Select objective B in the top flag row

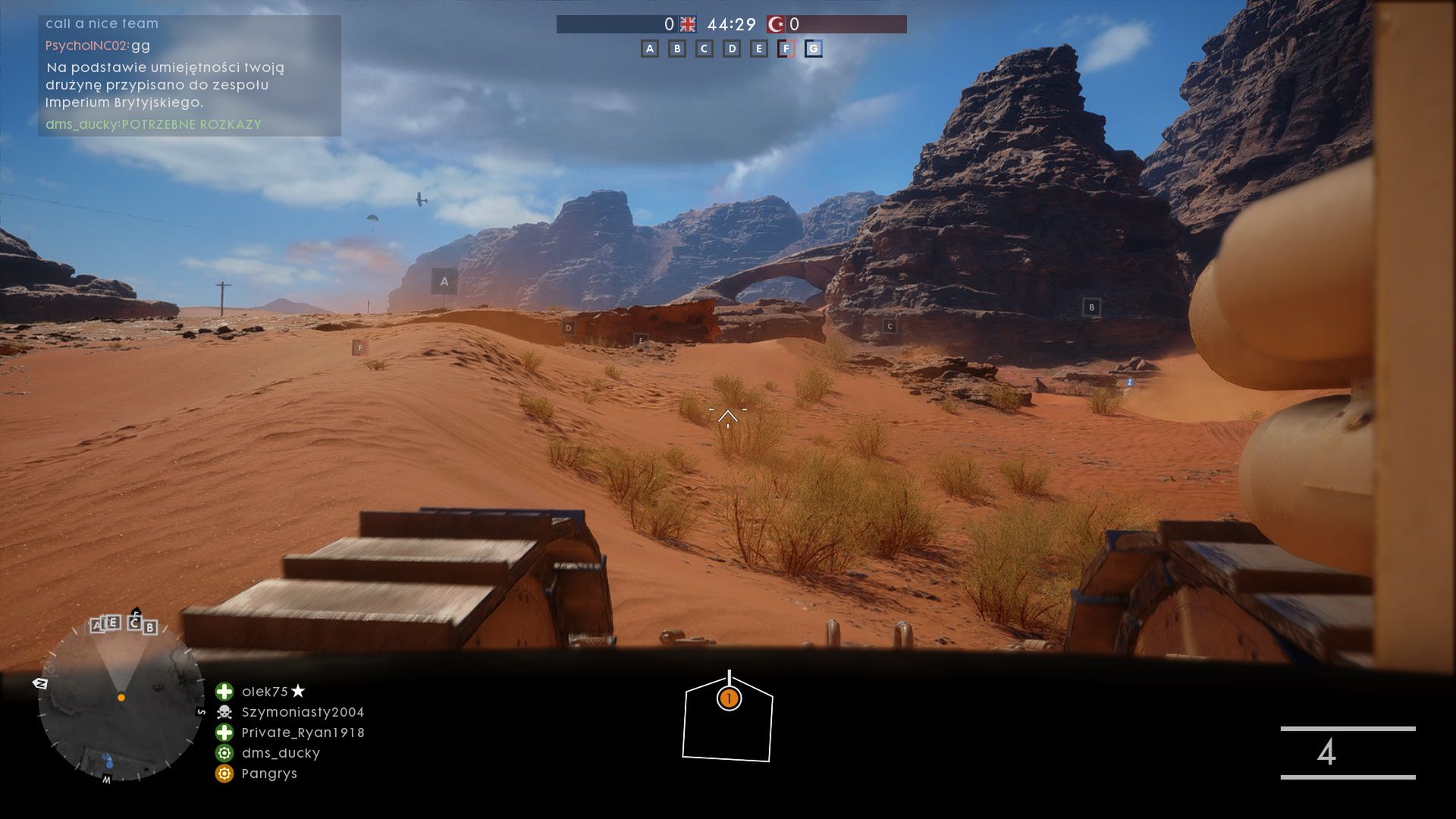pos(677,49)
